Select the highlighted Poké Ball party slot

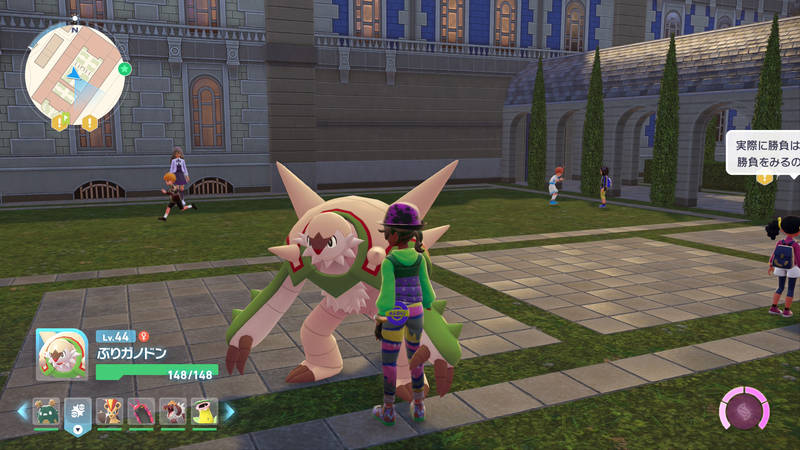78,411
